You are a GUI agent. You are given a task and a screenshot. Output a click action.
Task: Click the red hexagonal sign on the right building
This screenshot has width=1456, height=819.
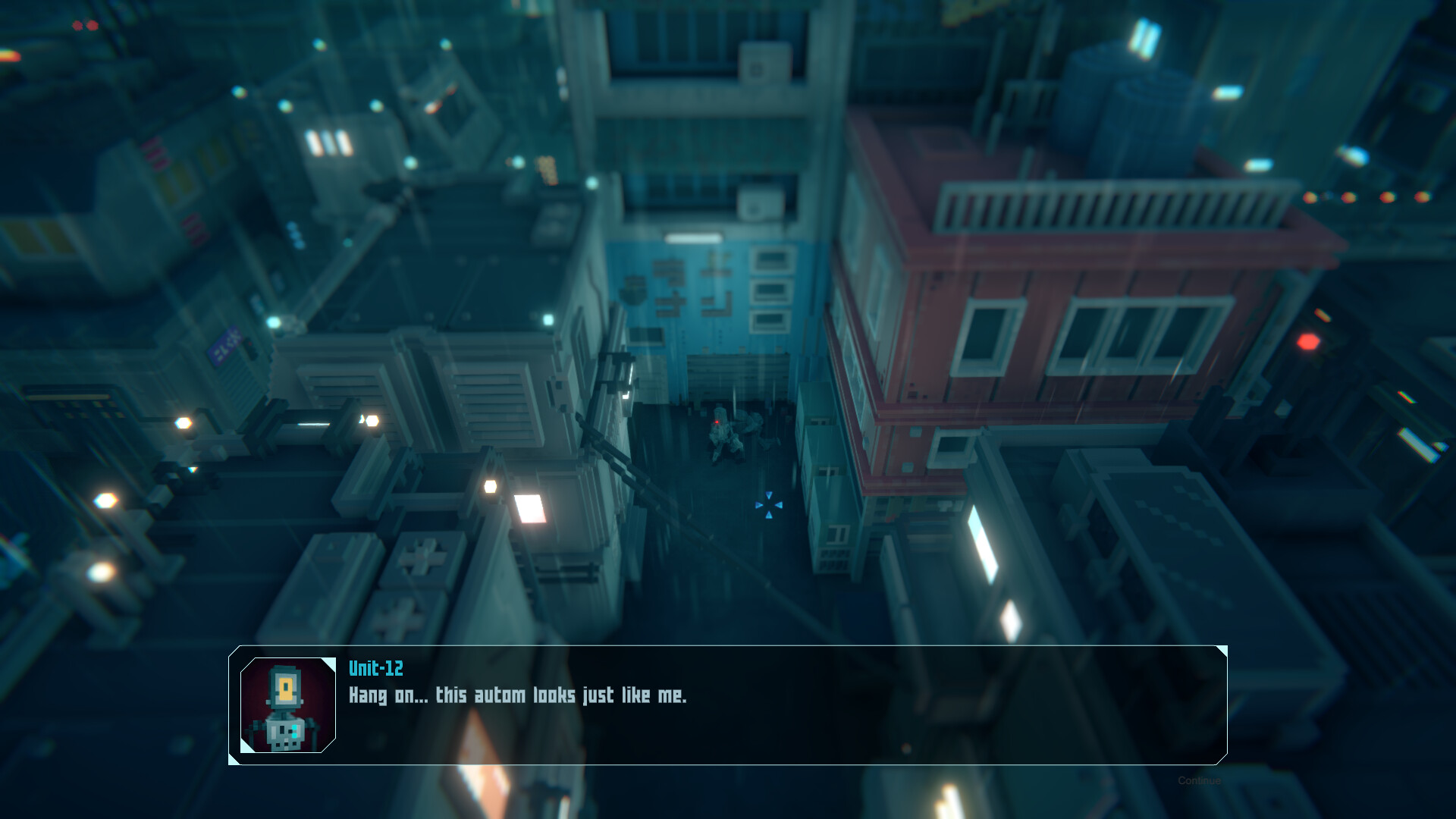pyautogui.click(x=1307, y=343)
